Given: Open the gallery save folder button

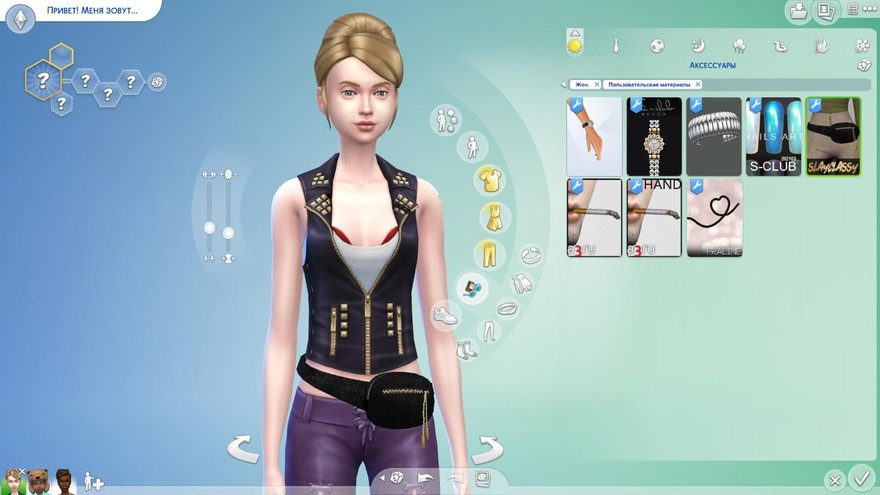Looking at the screenshot, I should click(799, 12).
